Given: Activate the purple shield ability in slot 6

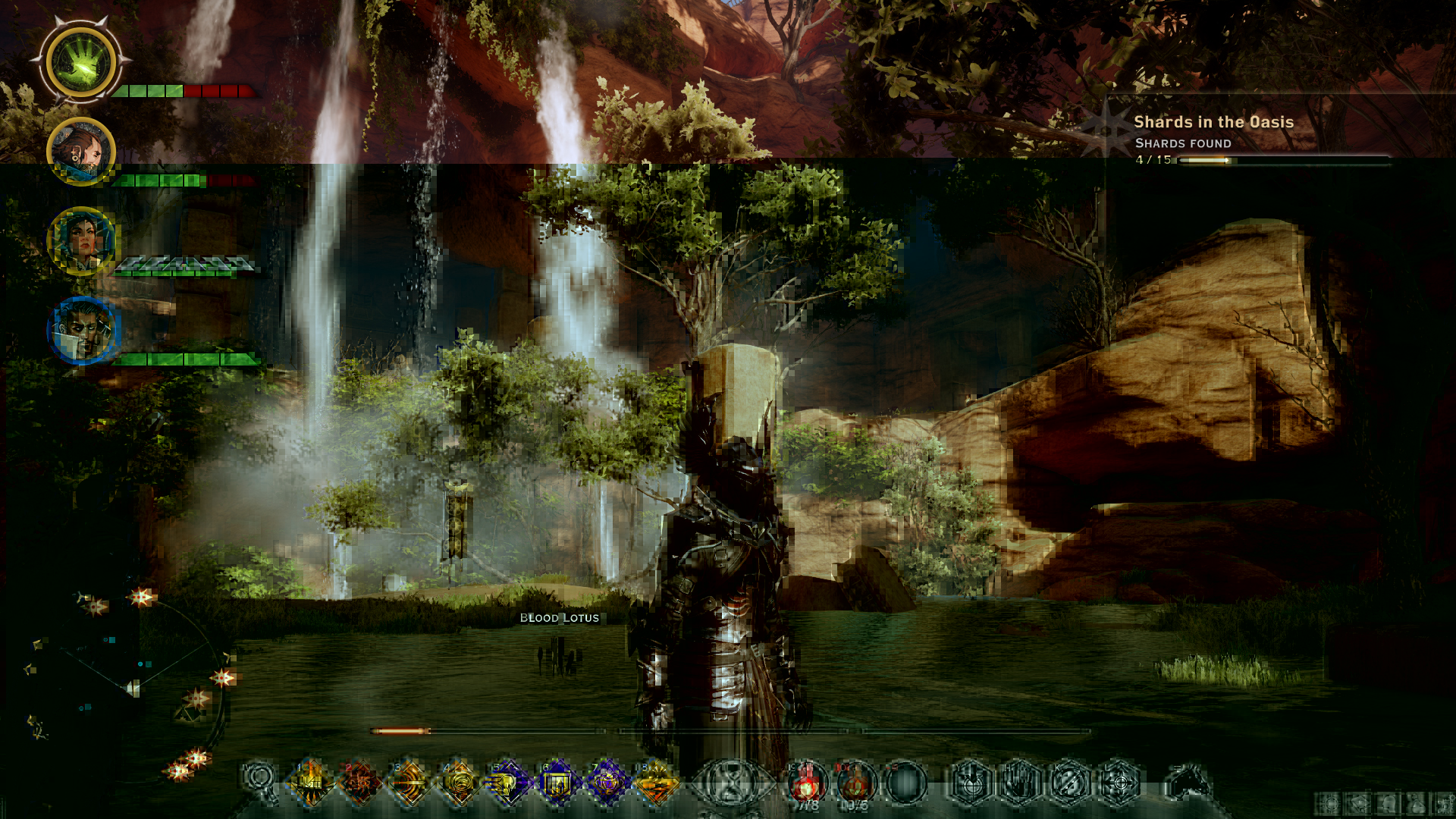Looking at the screenshot, I should tap(557, 781).
